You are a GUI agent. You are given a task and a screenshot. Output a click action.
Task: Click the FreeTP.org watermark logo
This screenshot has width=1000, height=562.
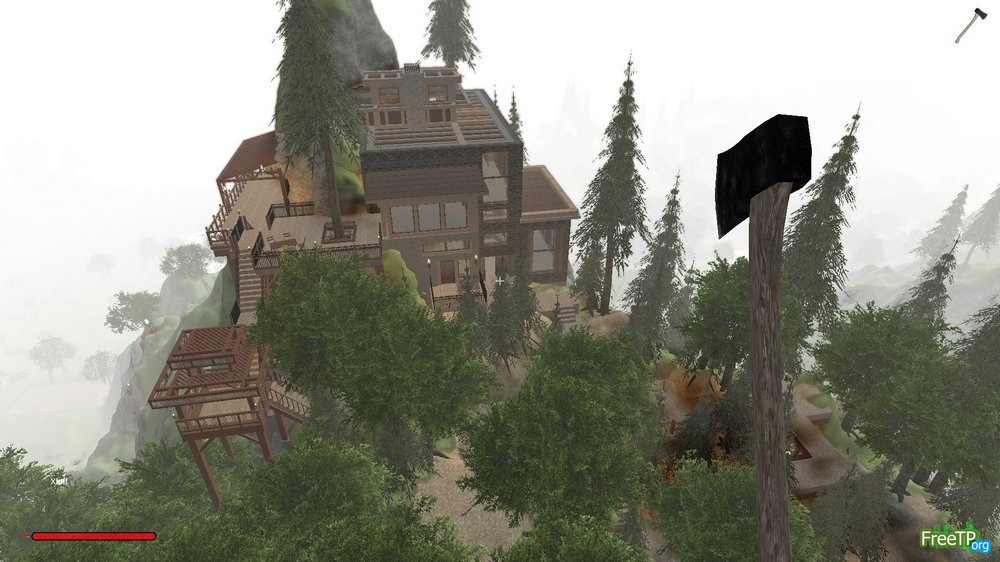click(954, 538)
